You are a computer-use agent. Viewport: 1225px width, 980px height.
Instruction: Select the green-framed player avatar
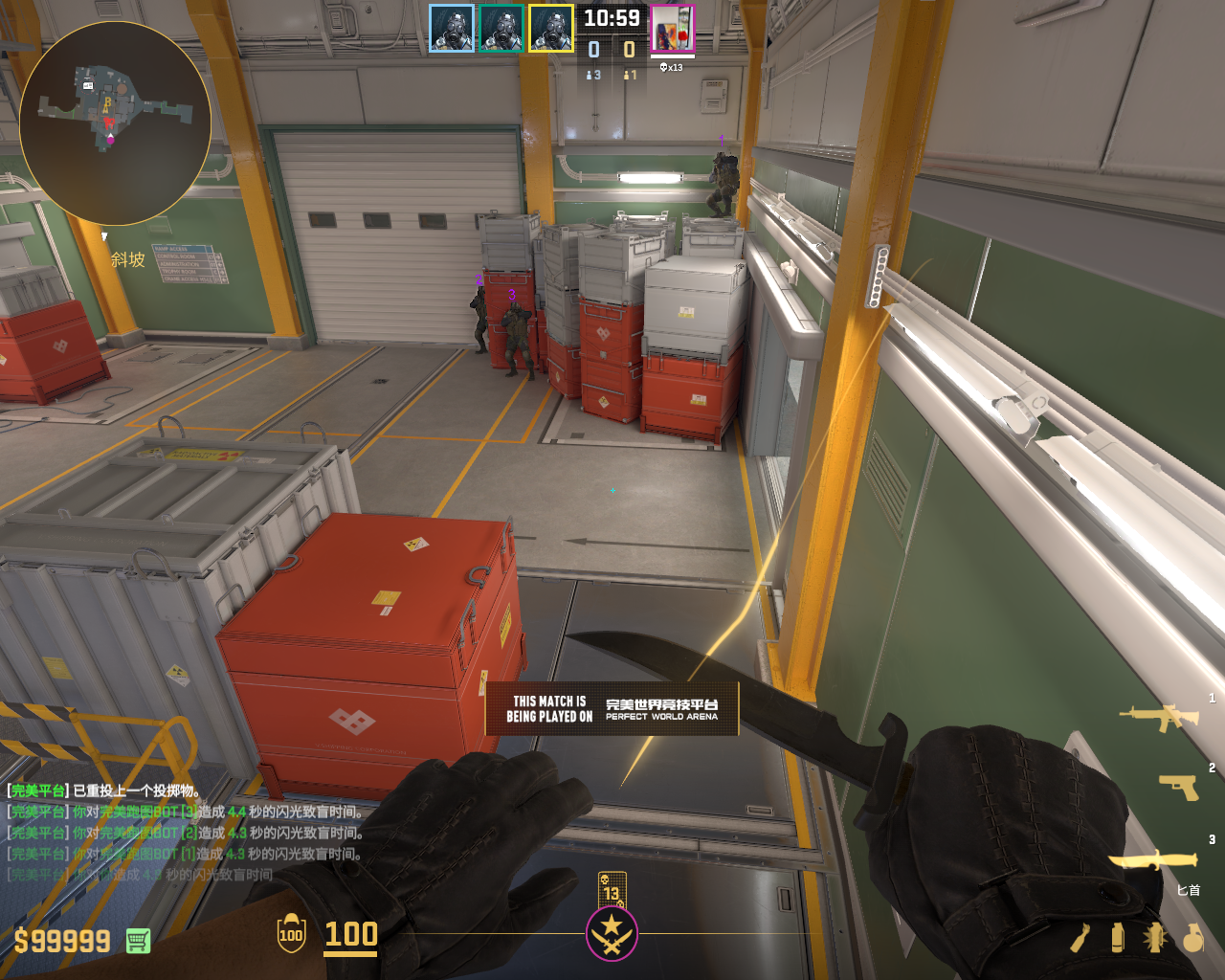pyautogui.click(x=501, y=29)
